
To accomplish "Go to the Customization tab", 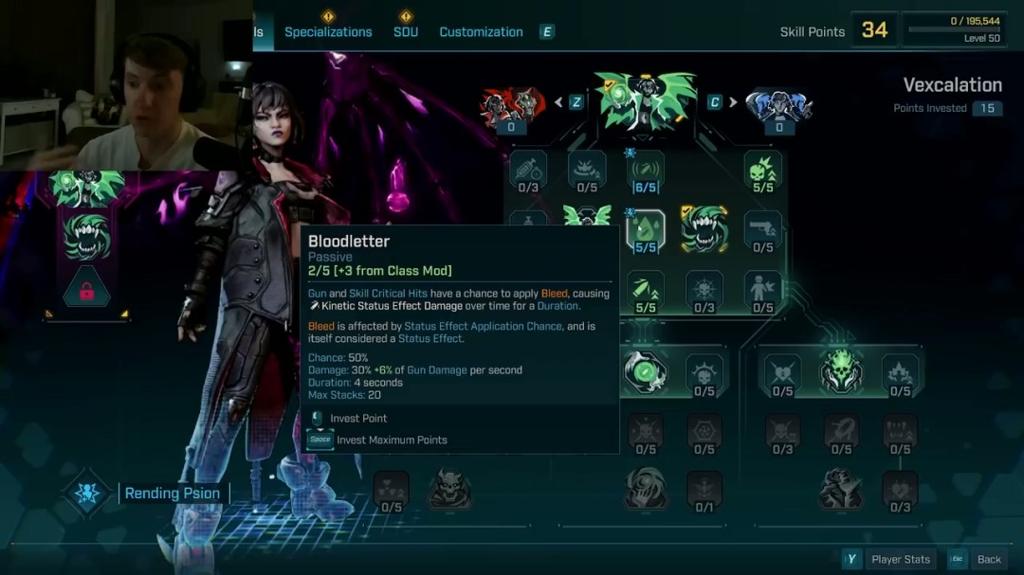I will tap(481, 32).
